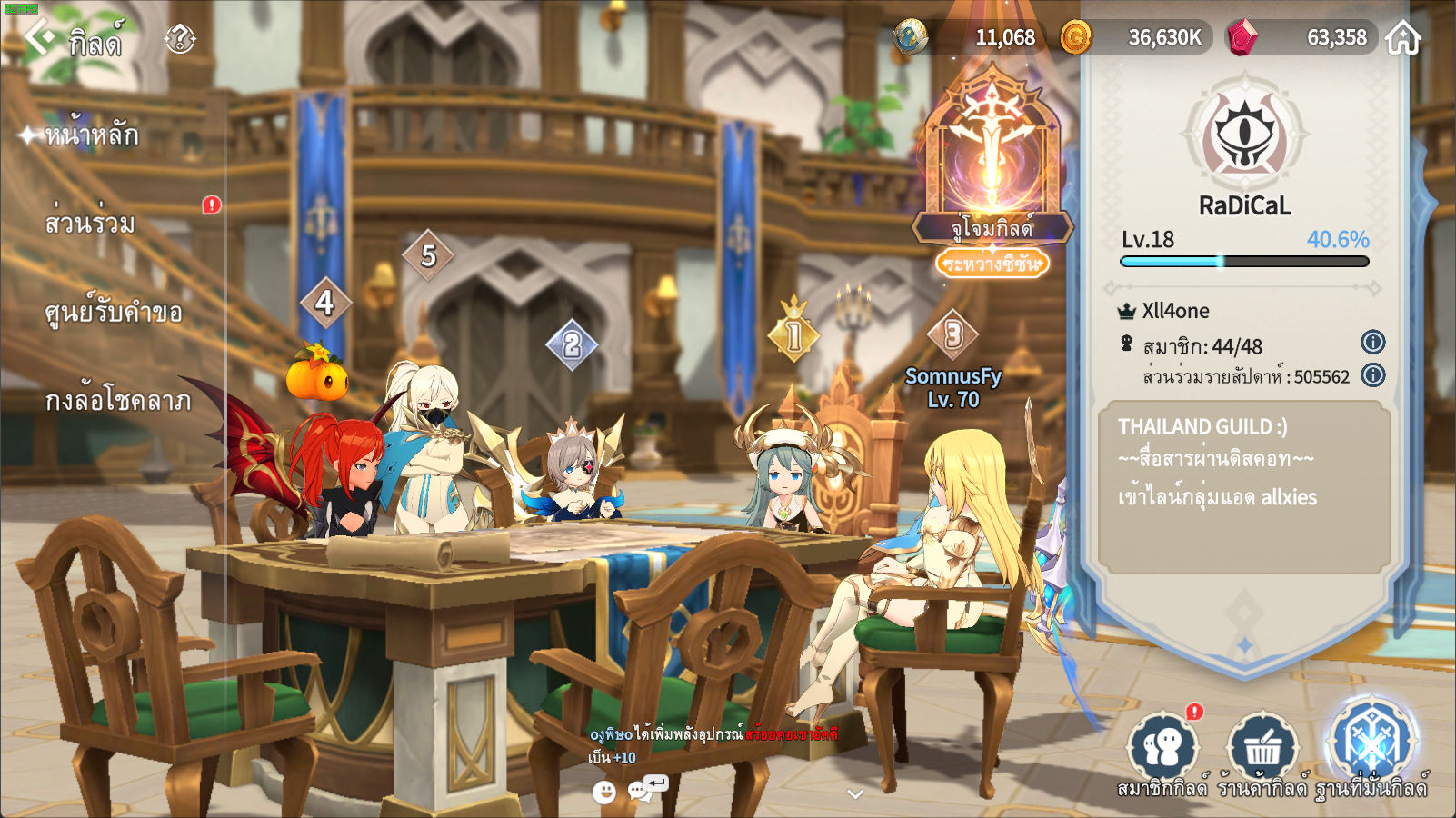Select rank 1 crowned member marker
Screen dimensions: 1456x818
(794, 334)
